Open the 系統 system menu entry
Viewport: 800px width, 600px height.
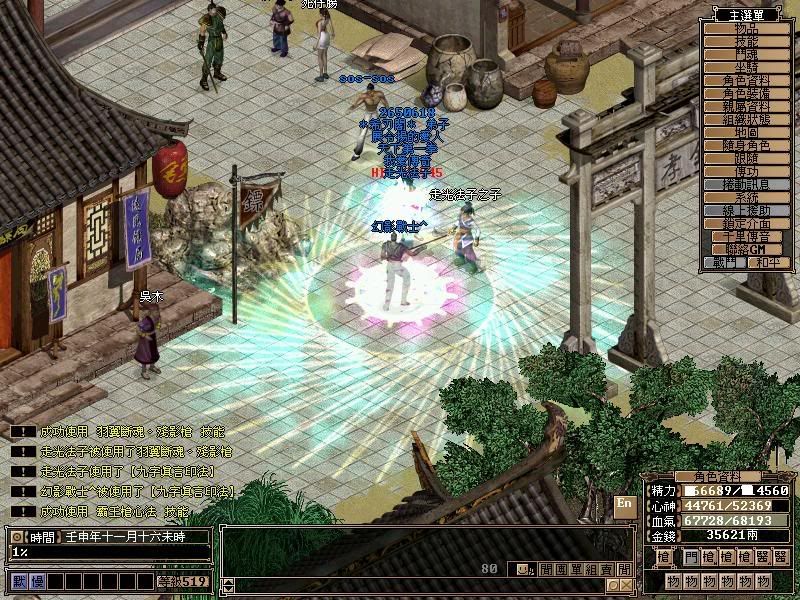(x=747, y=198)
